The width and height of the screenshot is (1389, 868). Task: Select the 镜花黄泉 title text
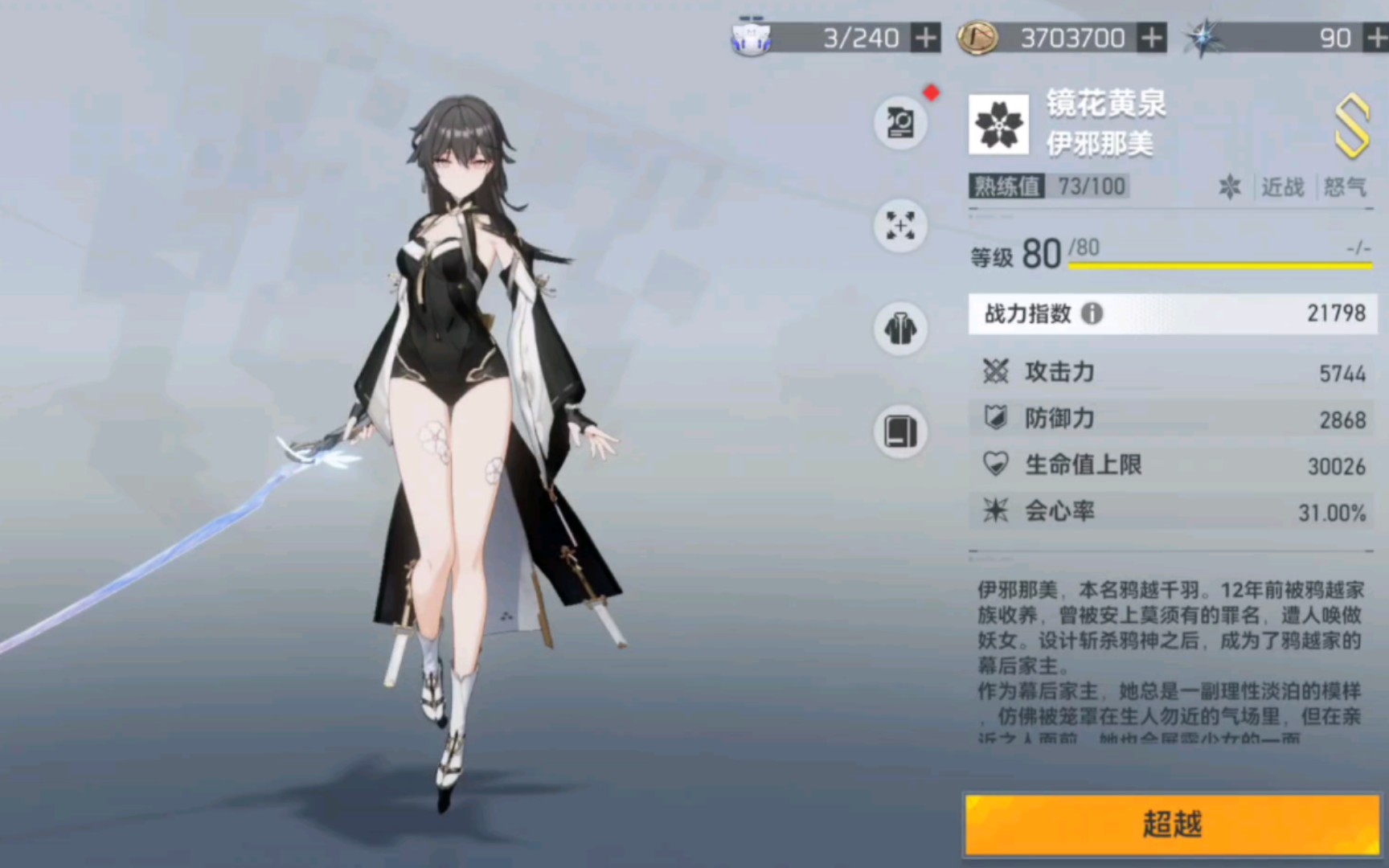click(1105, 104)
